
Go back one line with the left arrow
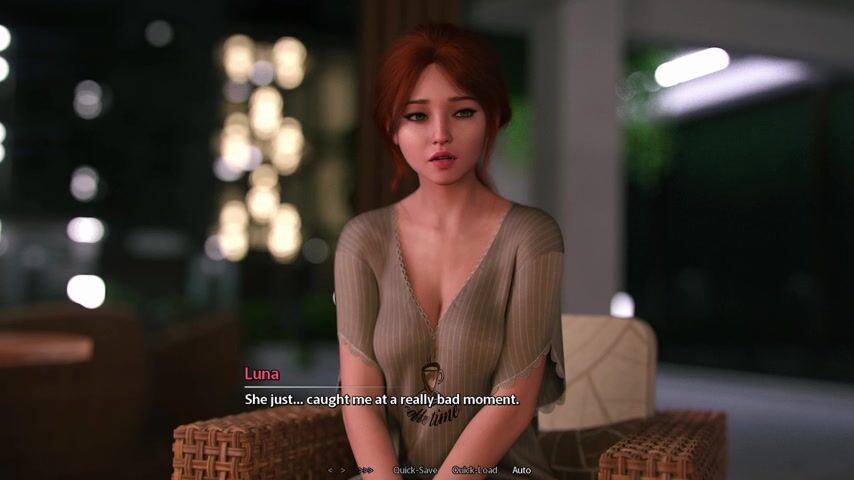(x=330, y=470)
